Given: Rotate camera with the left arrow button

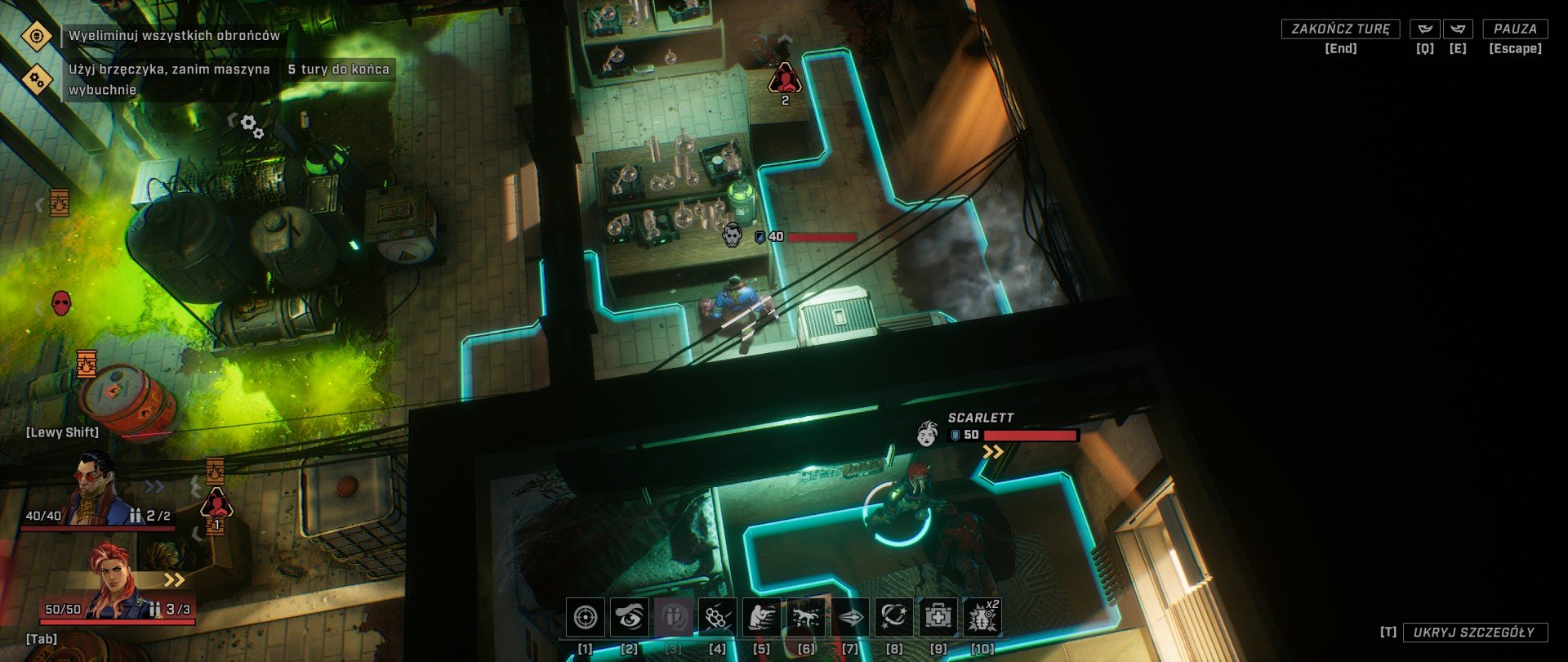Looking at the screenshot, I should point(1425,29).
